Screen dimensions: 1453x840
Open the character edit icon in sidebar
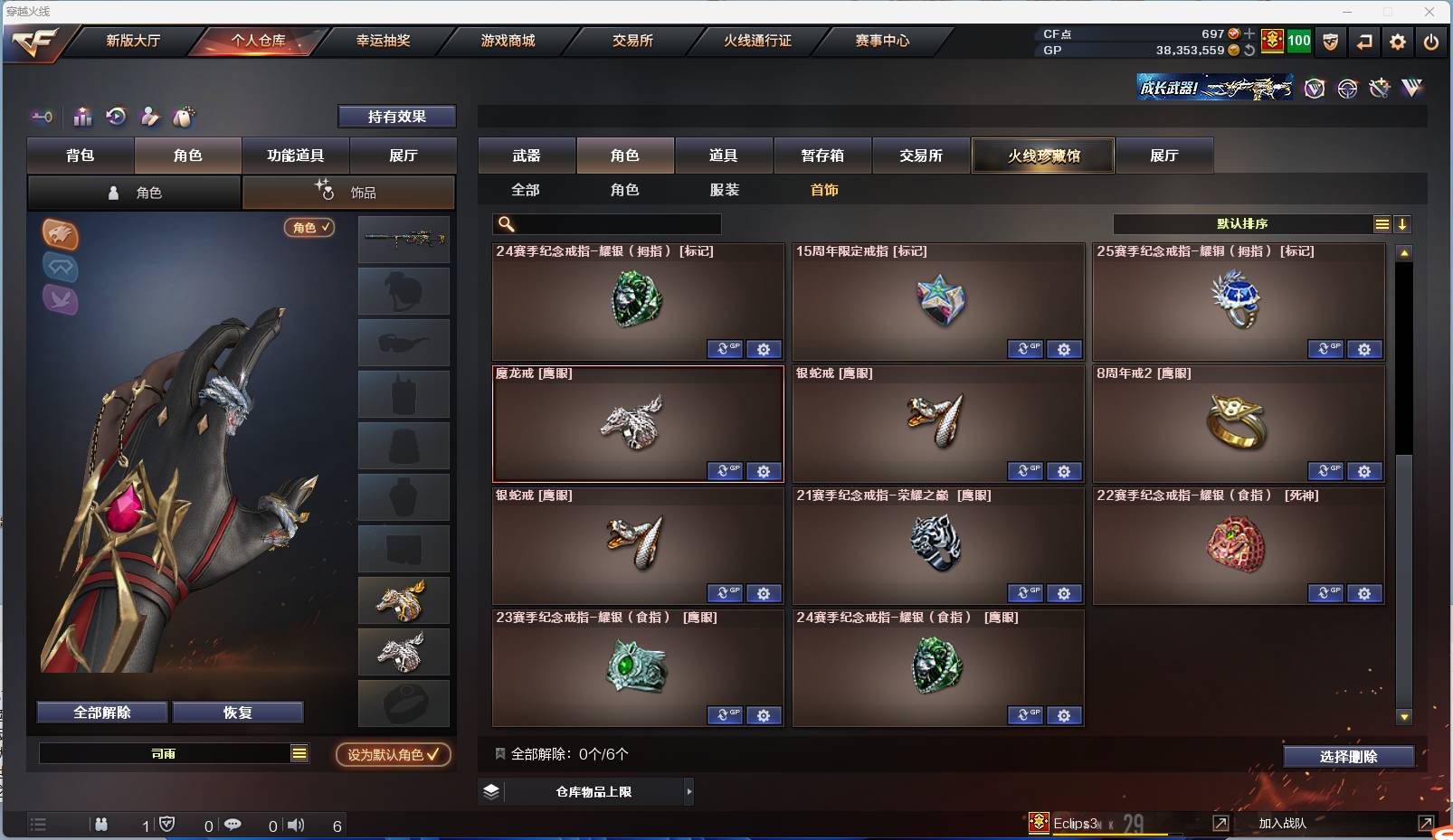150,117
